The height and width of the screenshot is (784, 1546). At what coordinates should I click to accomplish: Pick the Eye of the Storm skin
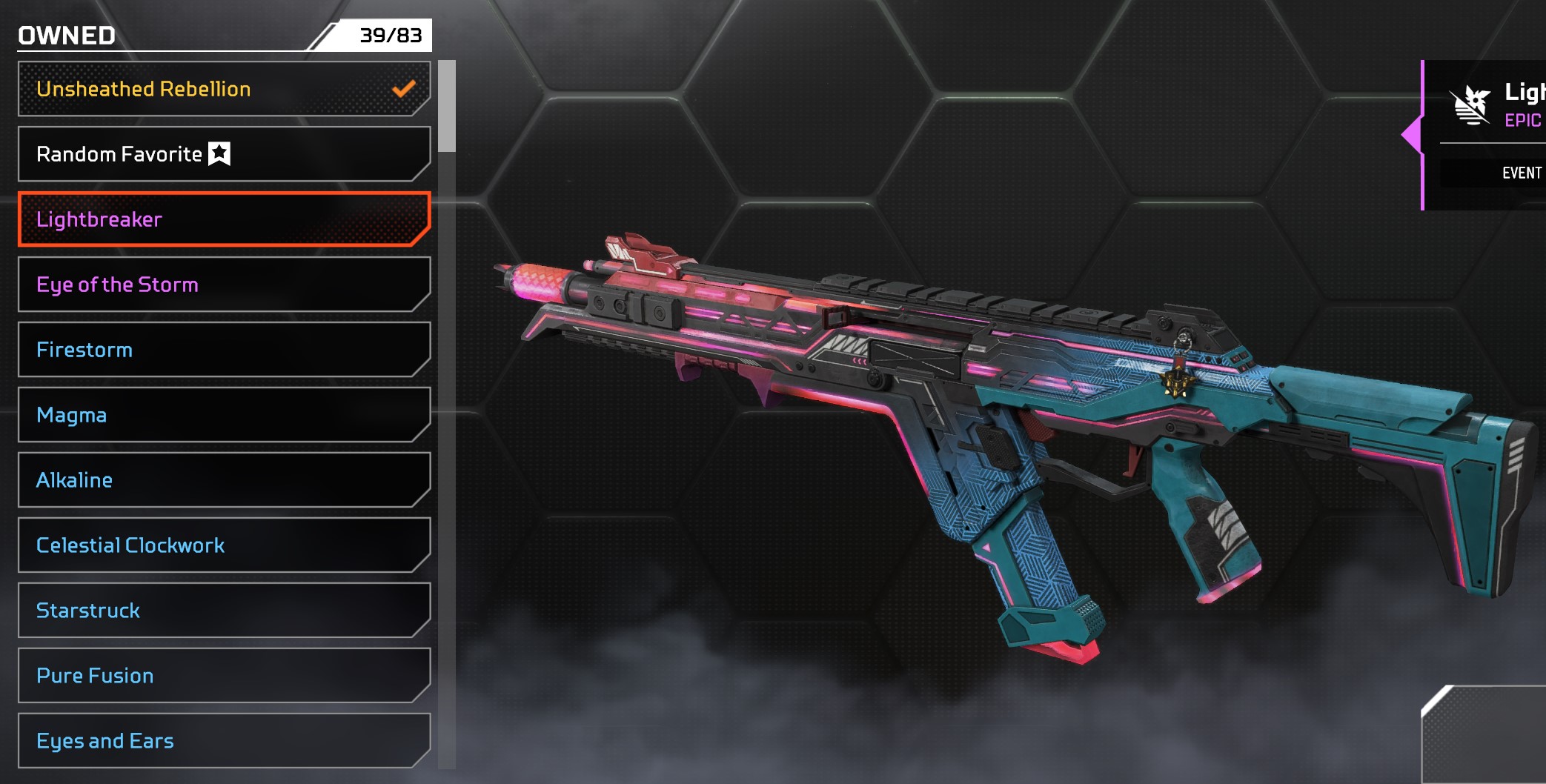(x=222, y=285)
